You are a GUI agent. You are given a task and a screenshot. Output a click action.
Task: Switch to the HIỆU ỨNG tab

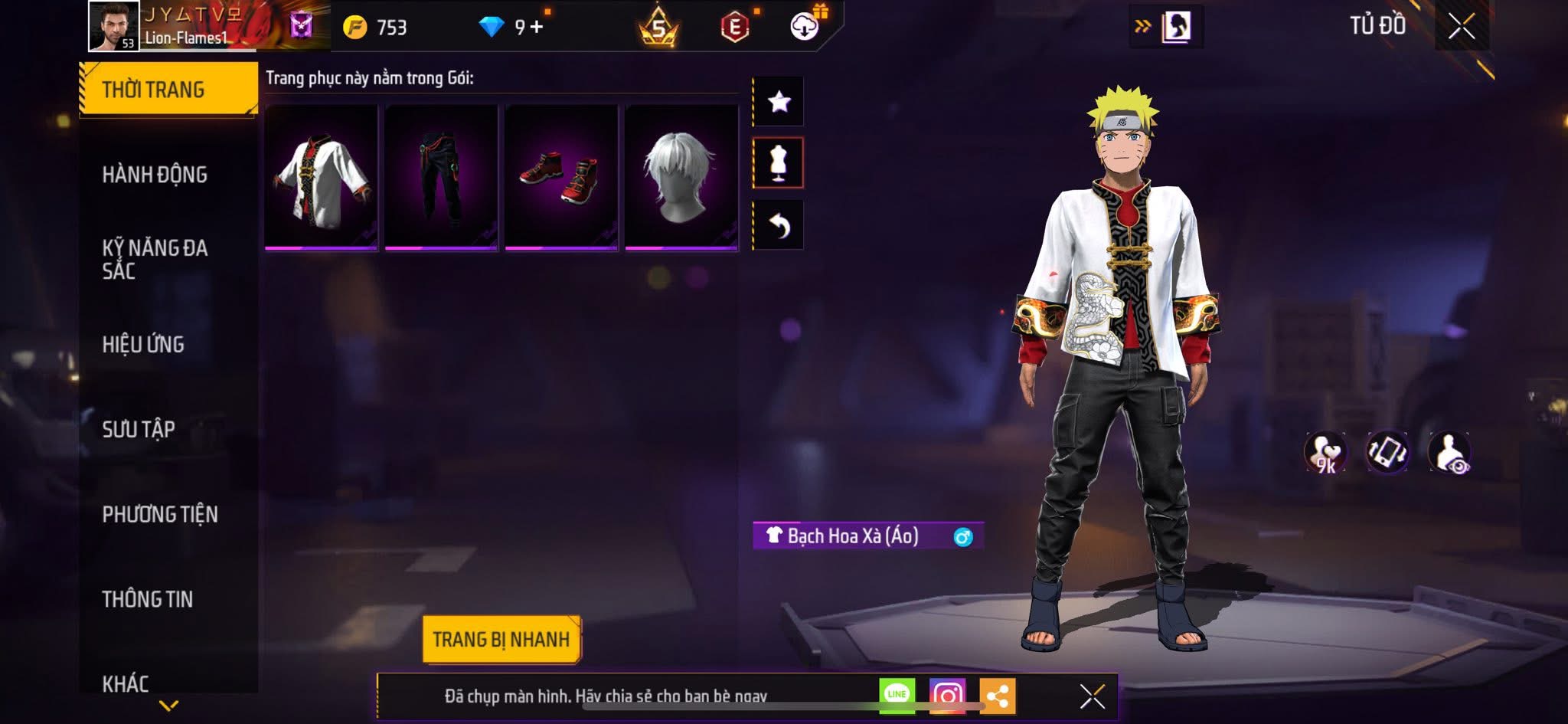(143, 345)
